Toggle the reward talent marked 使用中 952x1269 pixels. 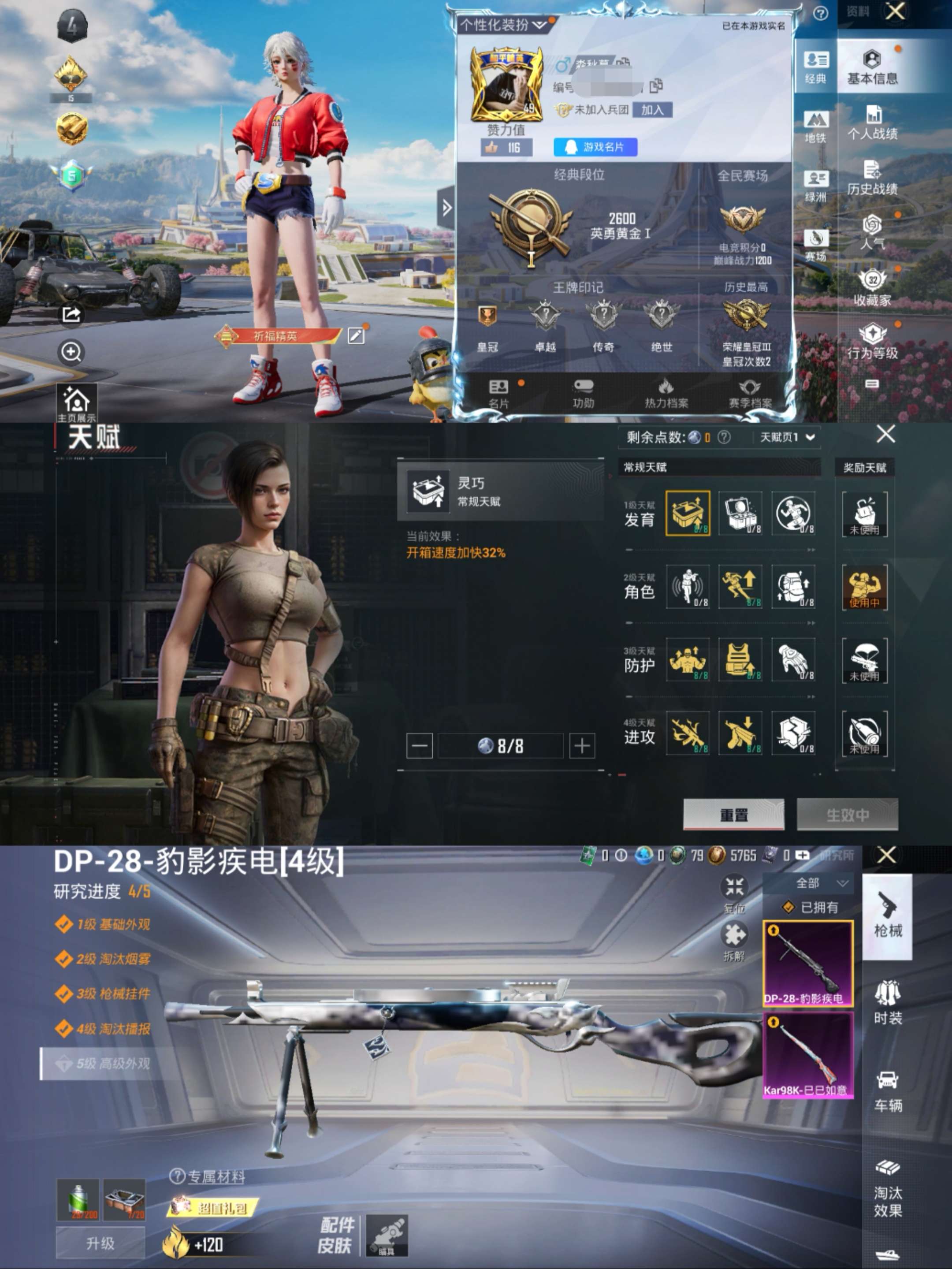(866, 588)
